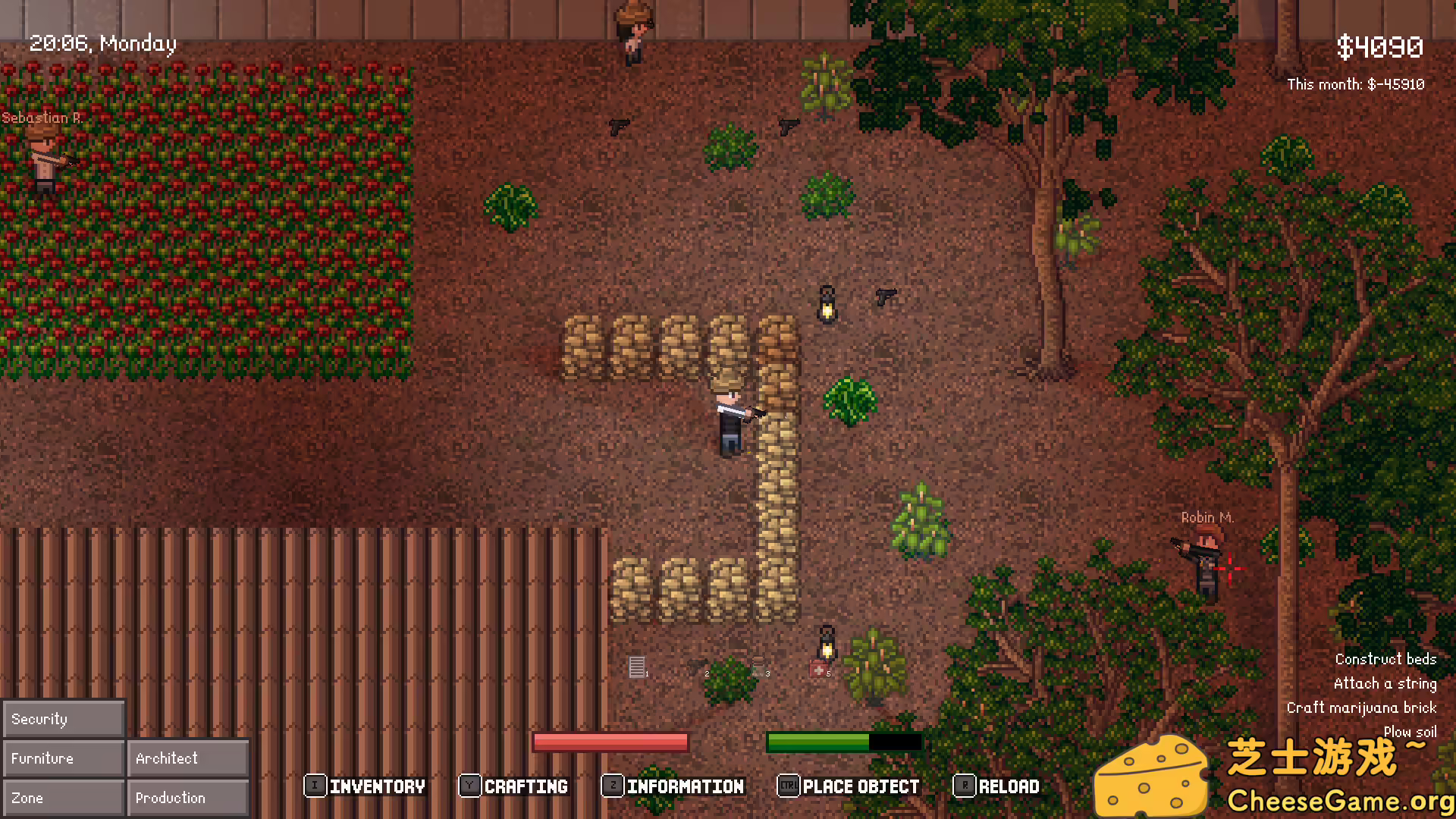
Task: Open the Architect build menu
Action: coord(188,758)
